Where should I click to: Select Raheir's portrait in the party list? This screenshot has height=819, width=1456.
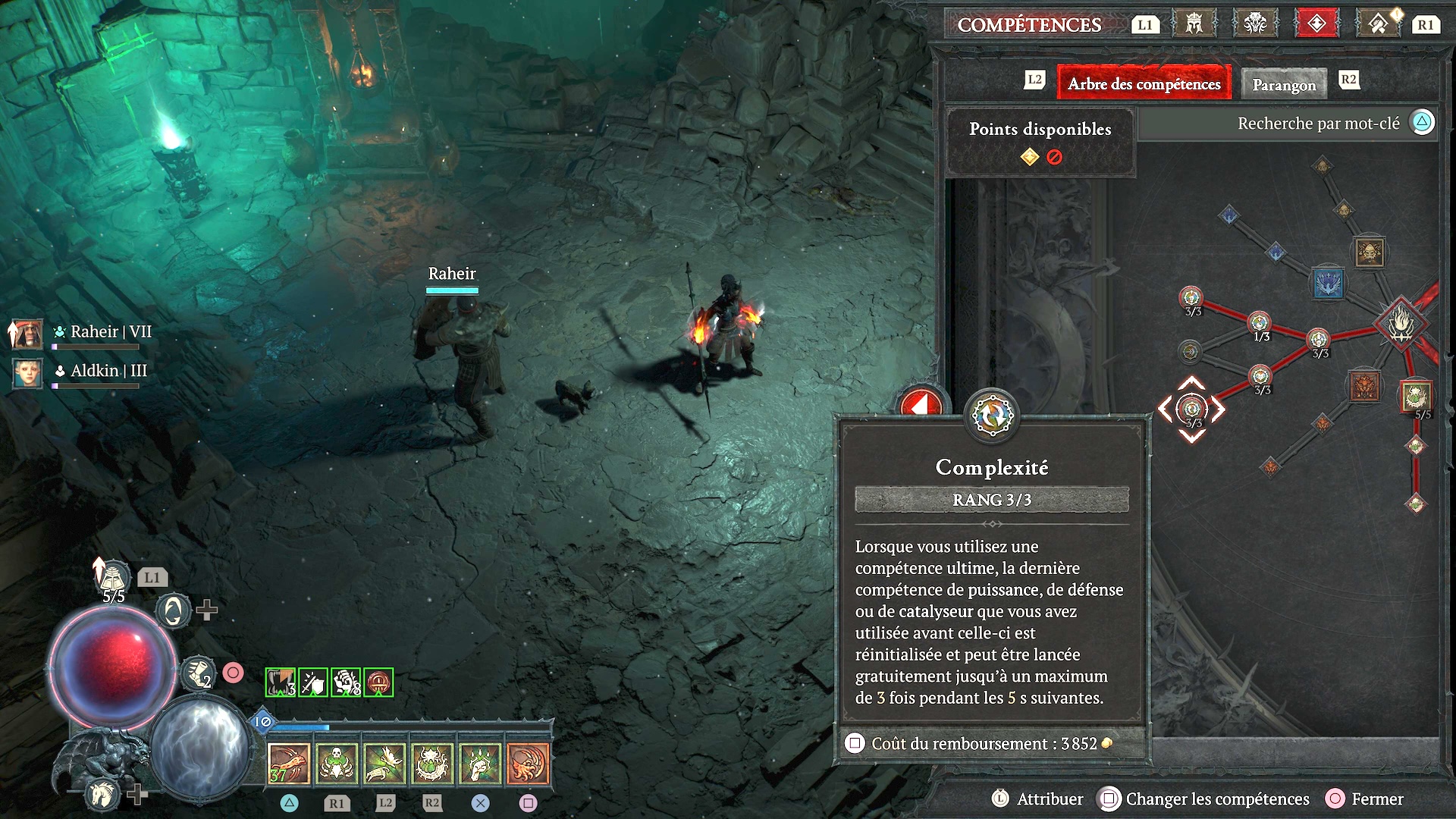(27, 333)
